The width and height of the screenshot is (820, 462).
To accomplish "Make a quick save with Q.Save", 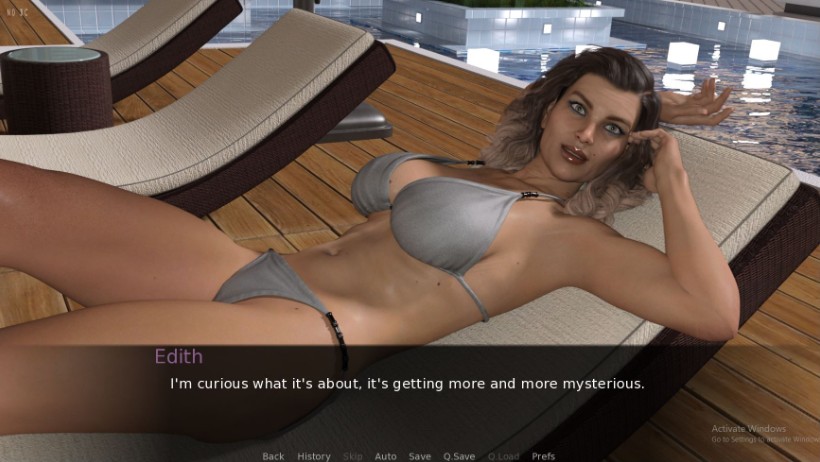I will [x=459, y=456].
